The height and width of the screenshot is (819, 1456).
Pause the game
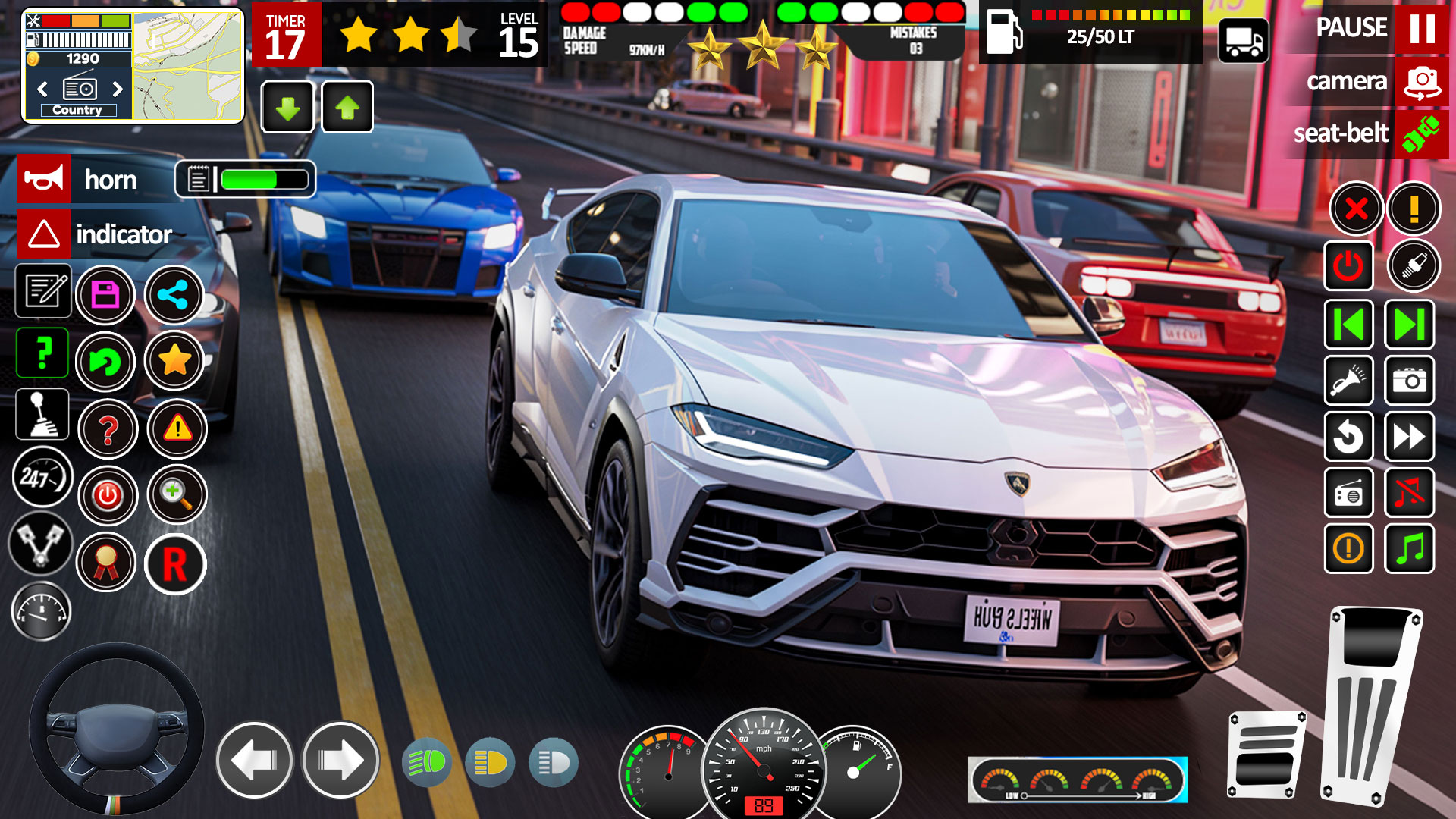[x=1421, y=28]
